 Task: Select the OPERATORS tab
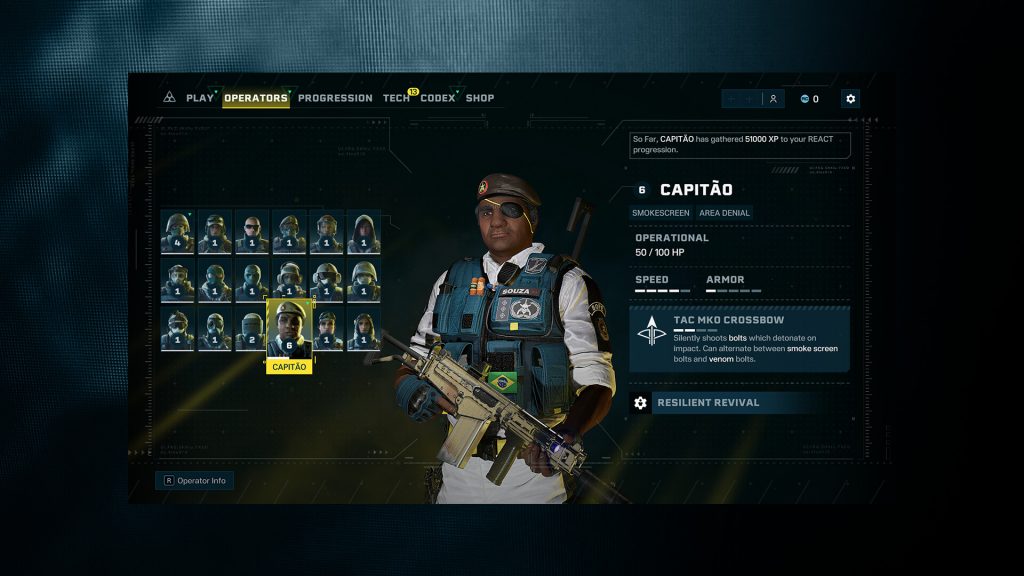pyautogui.click(x=256, y=98)
